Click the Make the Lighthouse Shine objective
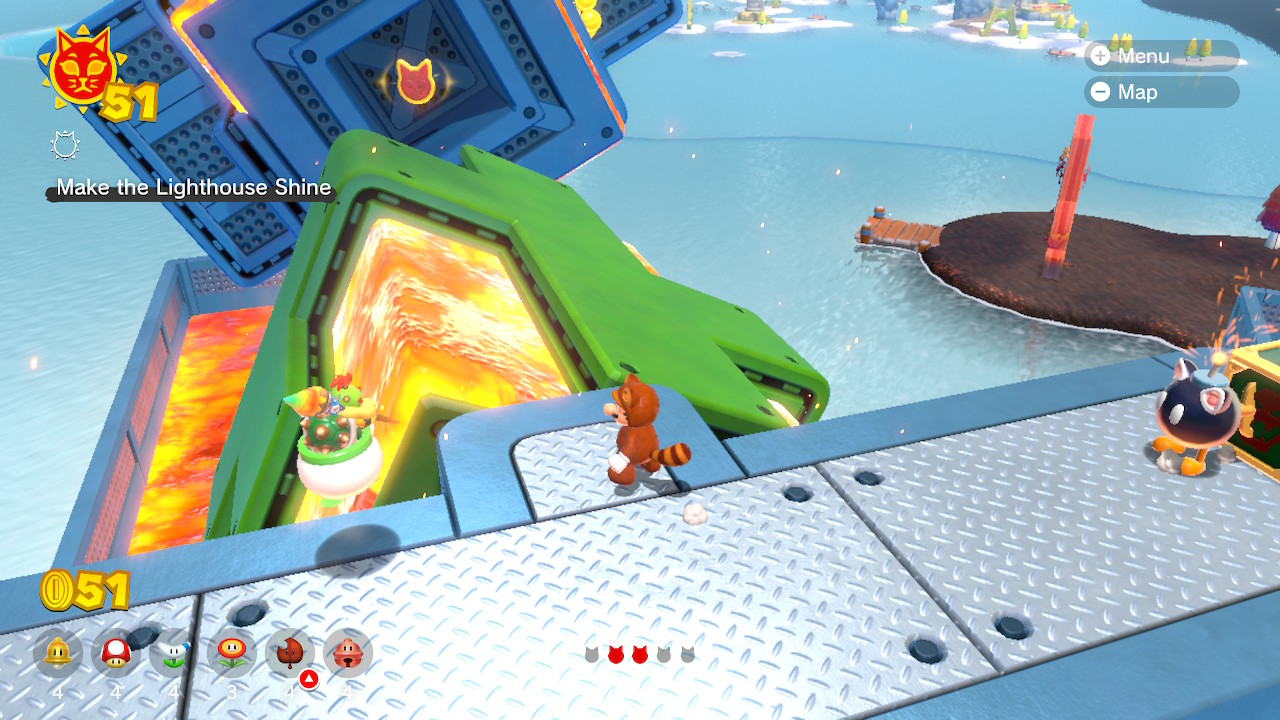This screenshot has width=1280, height=720. 193,187
